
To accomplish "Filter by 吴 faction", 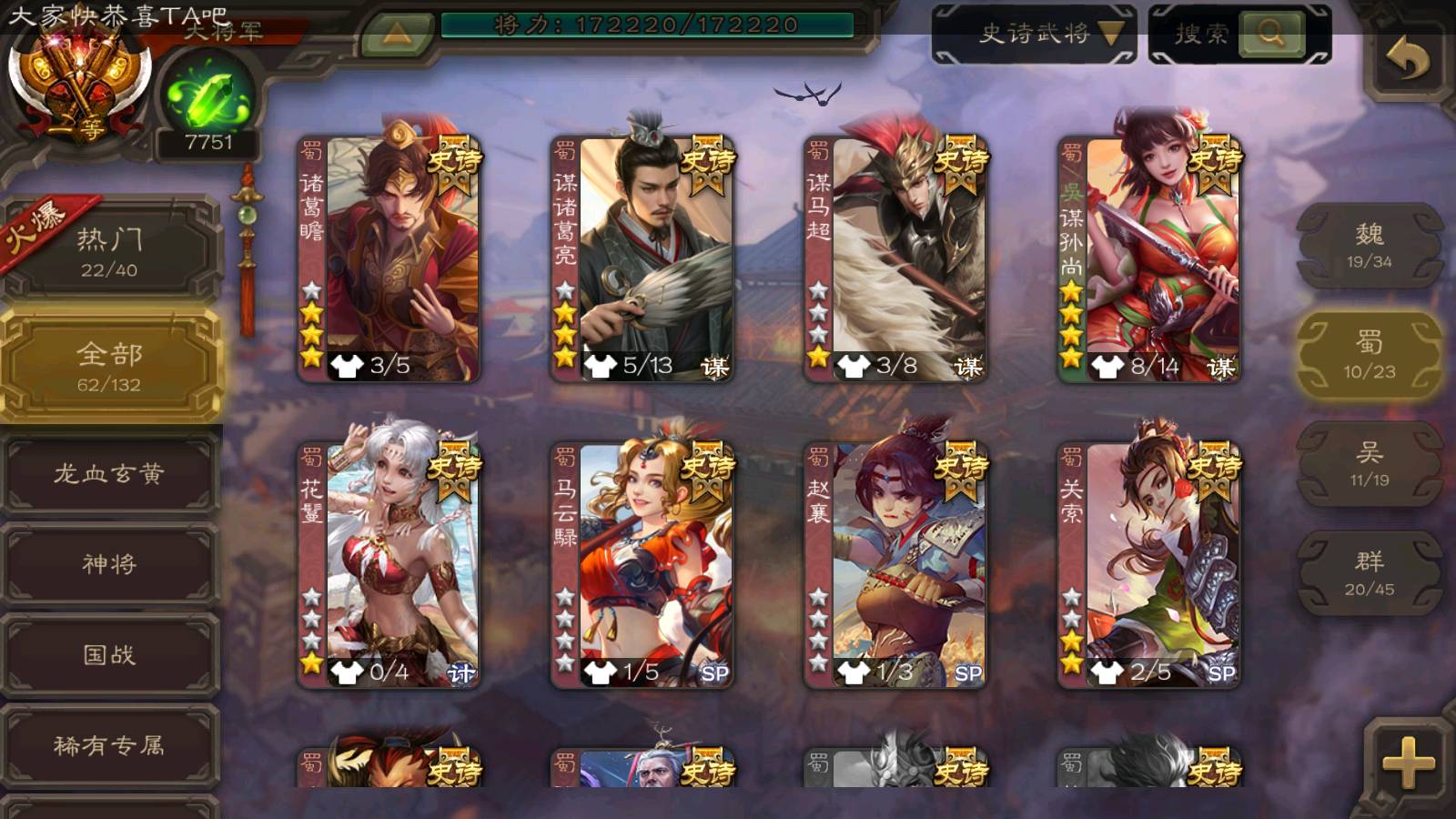I will coord(1369,464).
